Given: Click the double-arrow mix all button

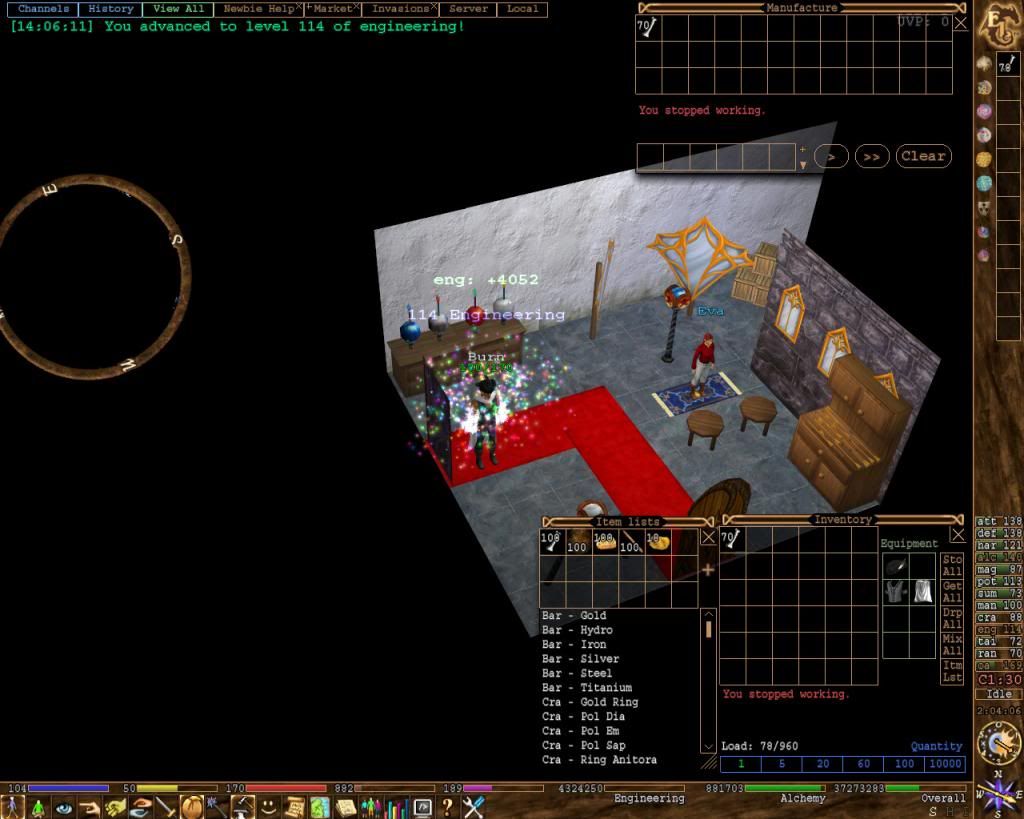Looking at the screenshot, I should pyautogui.click(x=872, y=156).
